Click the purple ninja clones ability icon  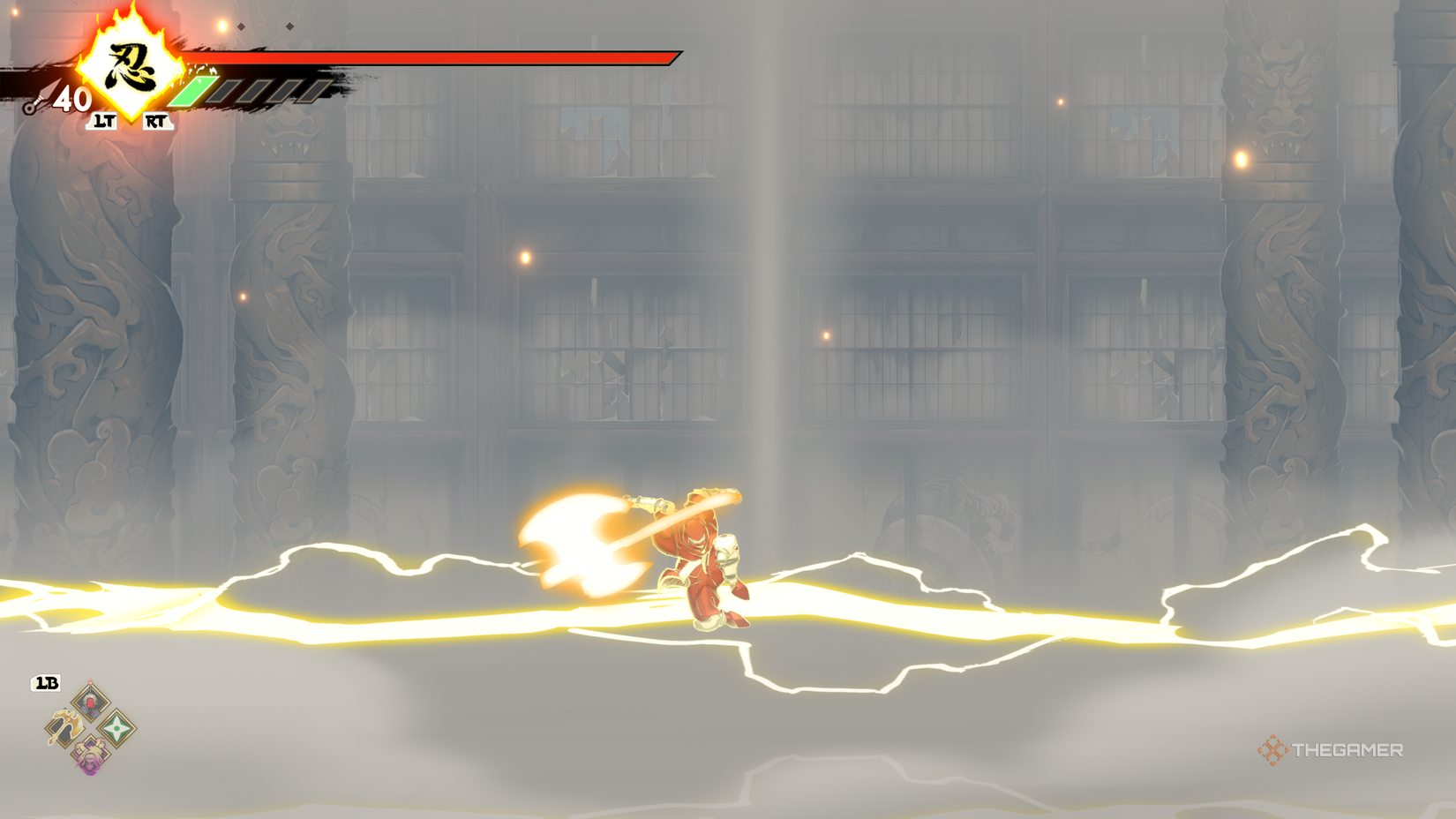(90, 755)
